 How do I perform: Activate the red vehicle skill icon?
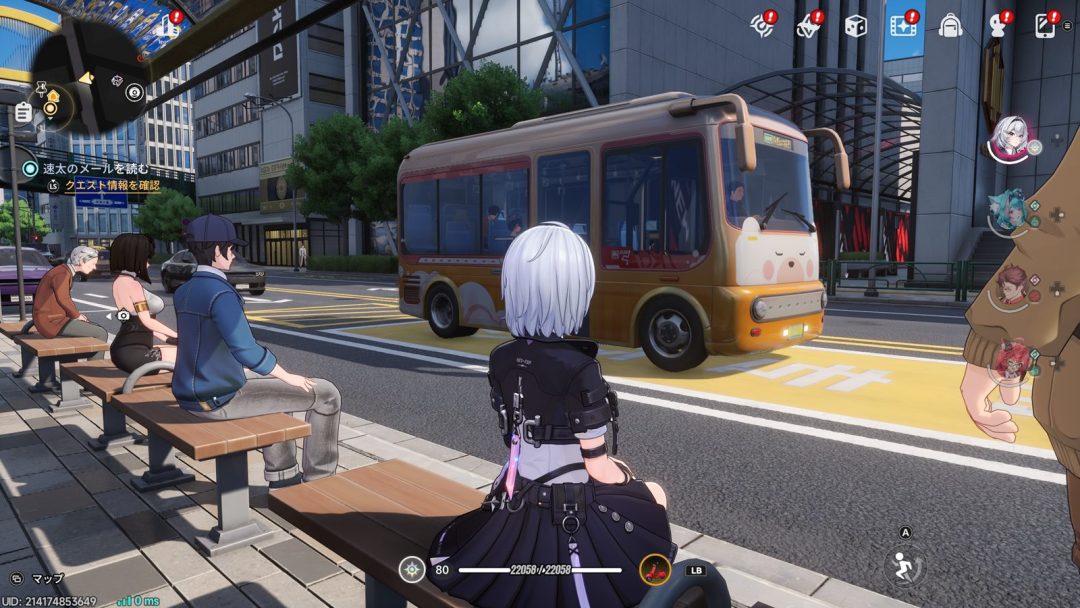pyautogui.click(x=655, y=570)
